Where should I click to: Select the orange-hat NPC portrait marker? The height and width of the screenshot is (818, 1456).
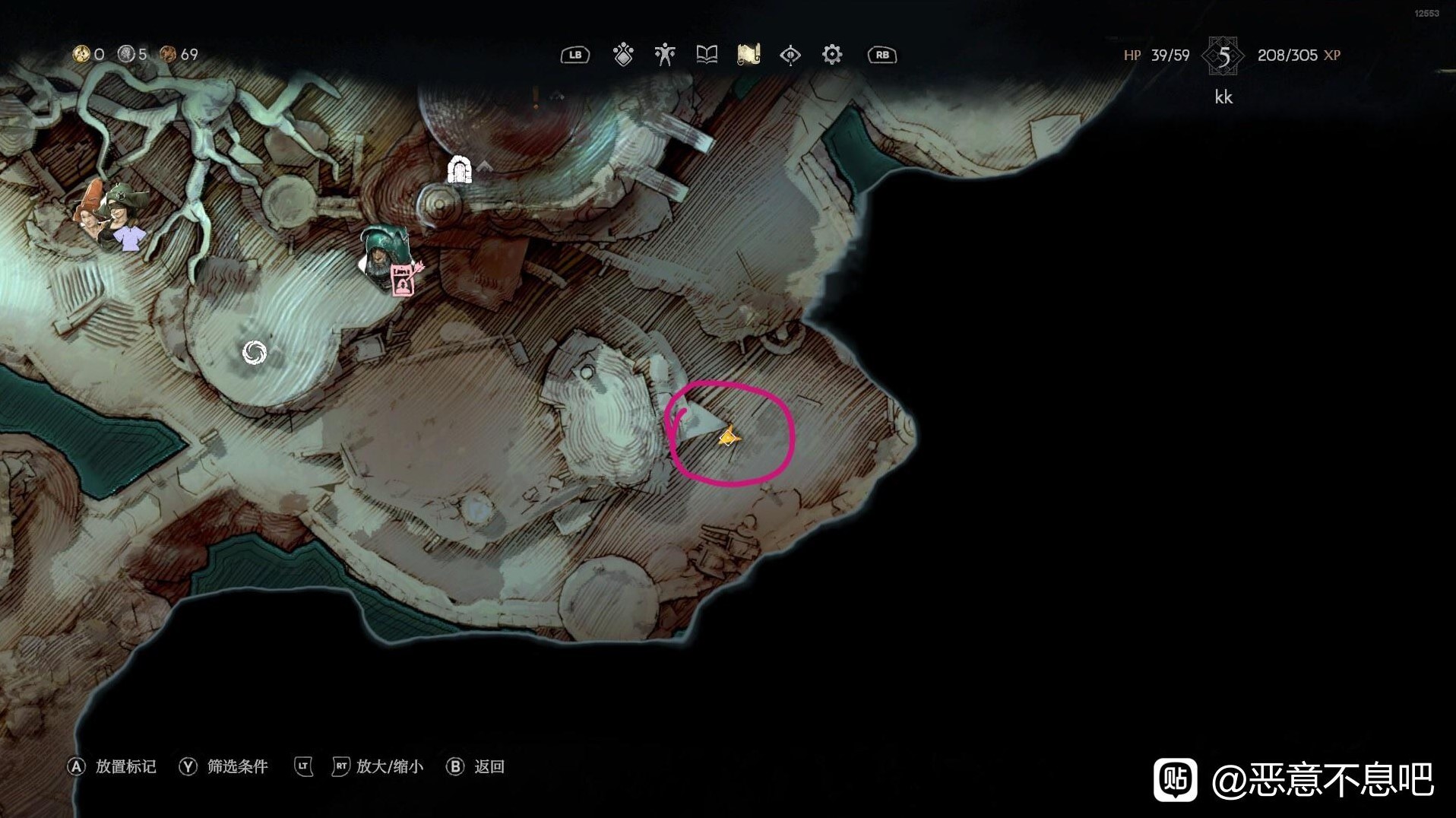[x=91, y=209]
